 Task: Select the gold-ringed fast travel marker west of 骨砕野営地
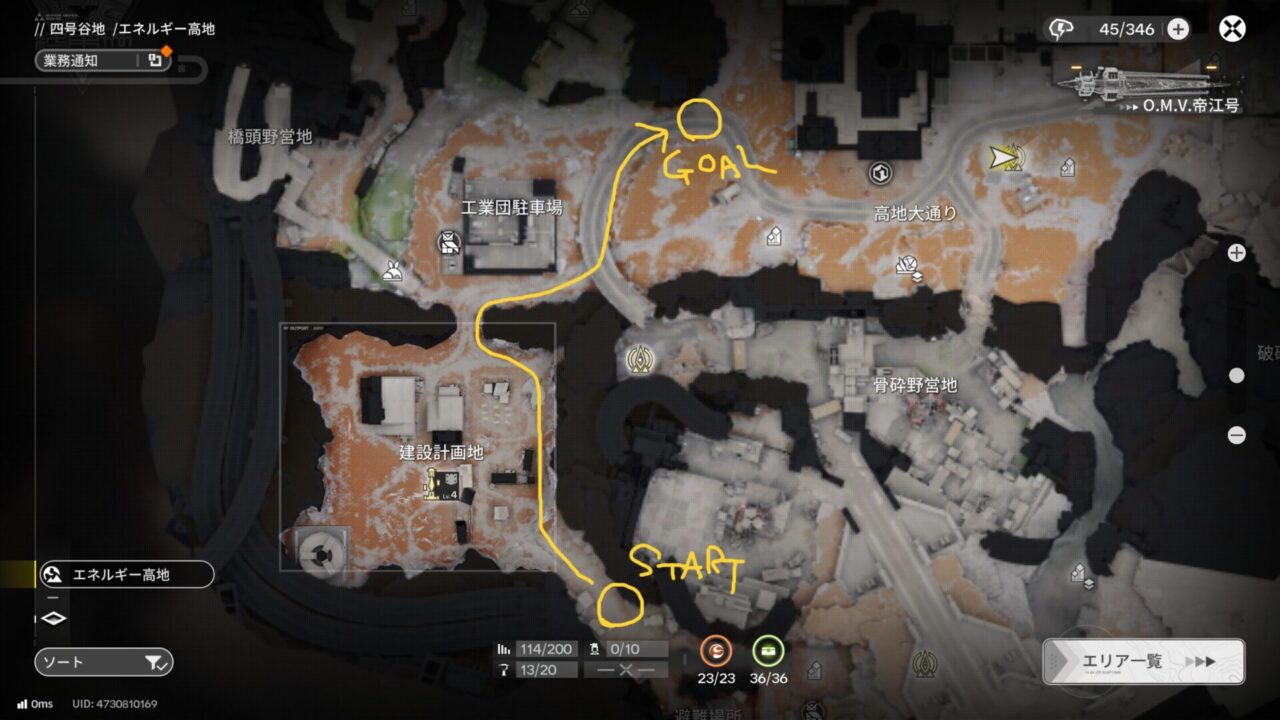(x=639, y=359)
